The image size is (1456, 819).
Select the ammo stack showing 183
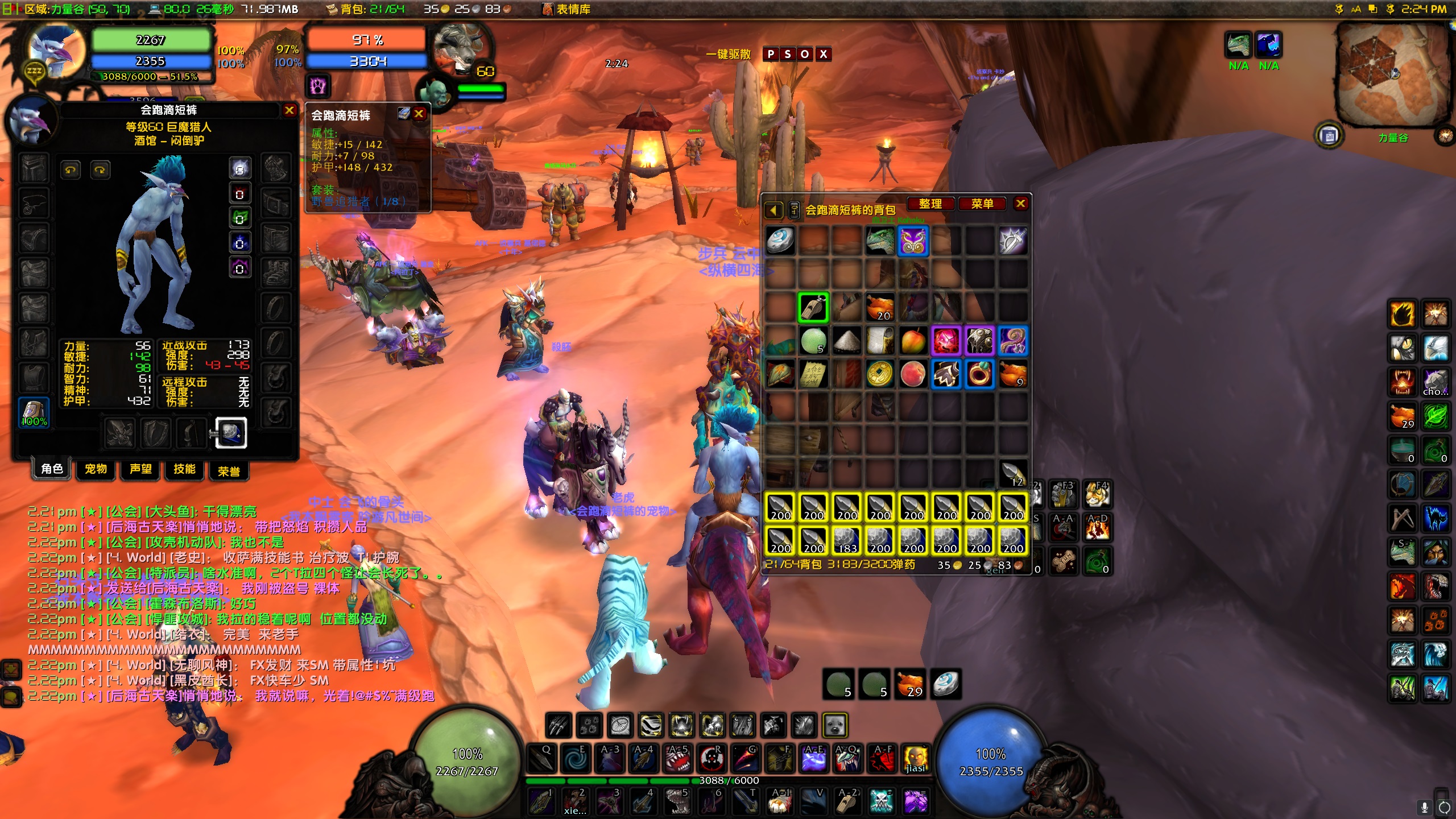846,540
